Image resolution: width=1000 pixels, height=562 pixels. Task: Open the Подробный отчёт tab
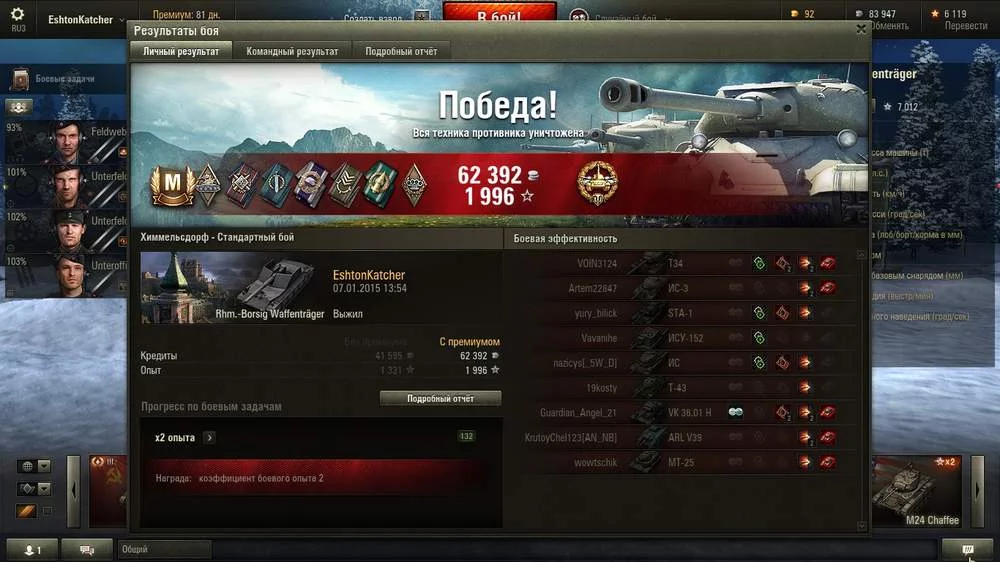[x=401, y=51]
